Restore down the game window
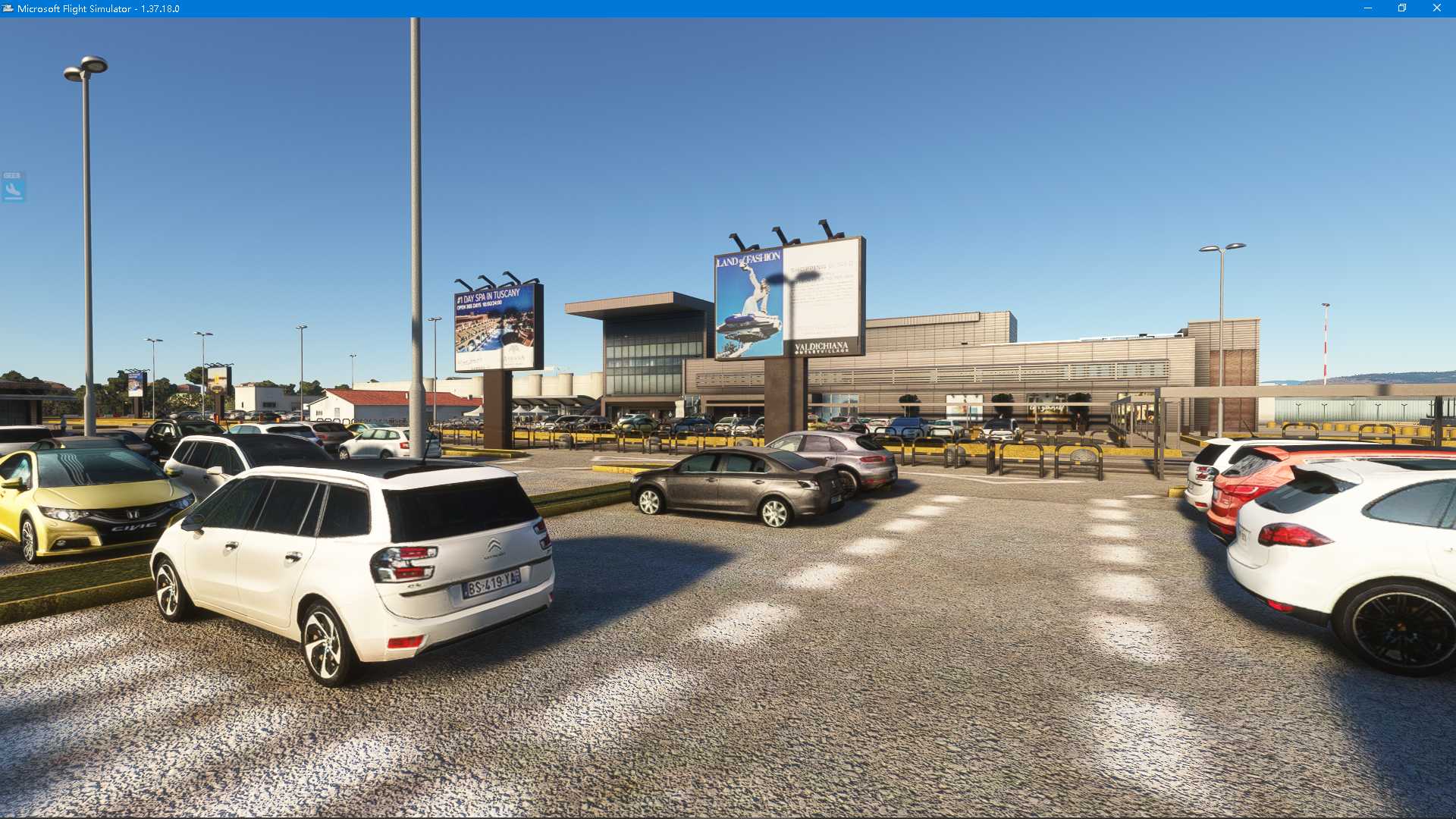The width and height of the screenshot is (1456, 819). point(1402,8)
